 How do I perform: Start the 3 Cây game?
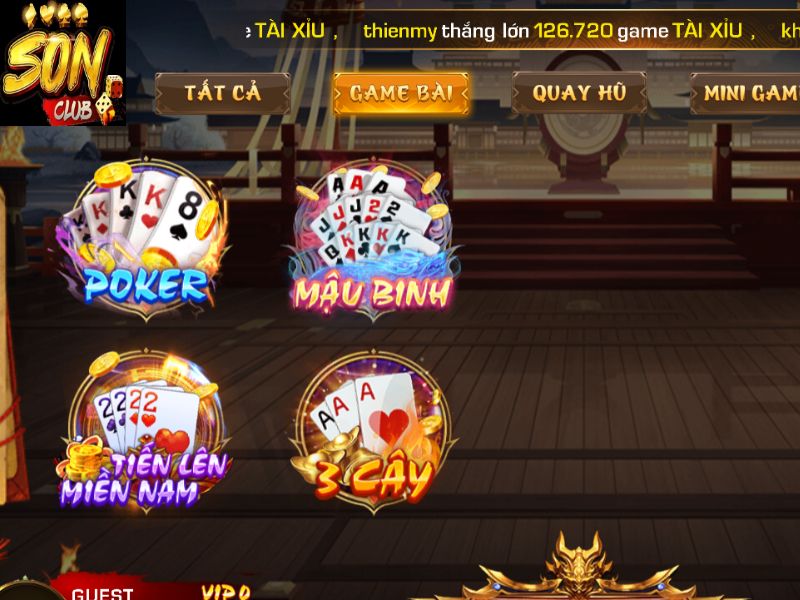click(372, 431)
